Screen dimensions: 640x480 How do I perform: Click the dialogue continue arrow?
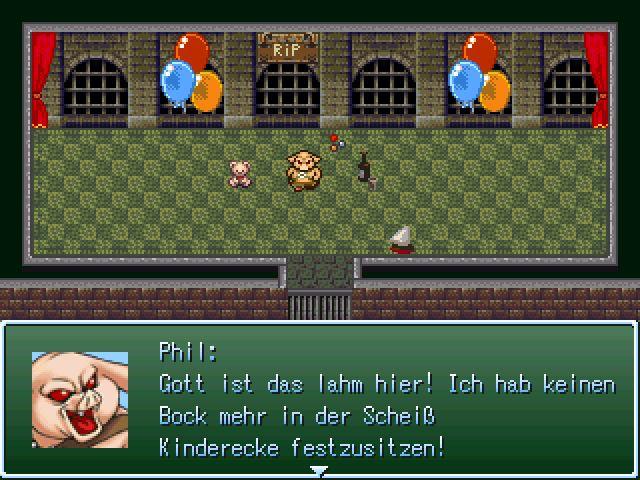pos(319,469)
